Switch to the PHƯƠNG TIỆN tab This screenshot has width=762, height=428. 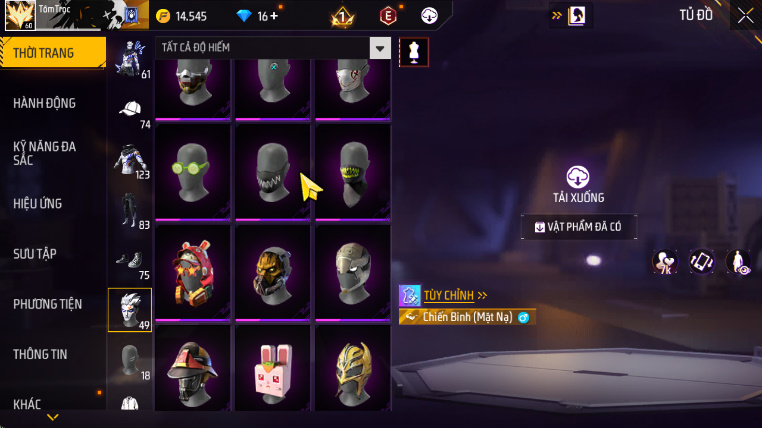coord(48,304)
